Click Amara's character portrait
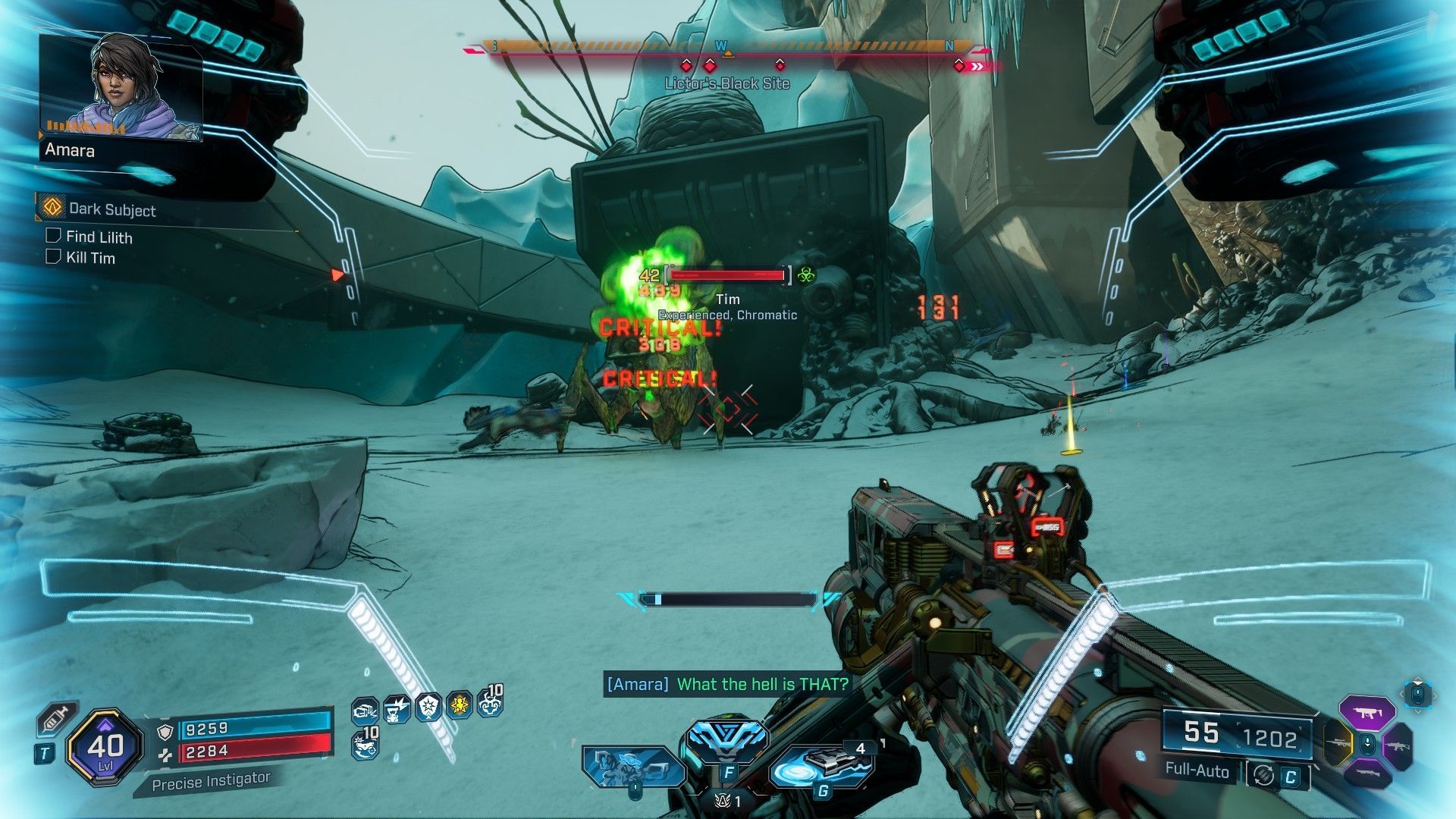Viewport: 1456px width, 819px height. click(x=121, y=87)
